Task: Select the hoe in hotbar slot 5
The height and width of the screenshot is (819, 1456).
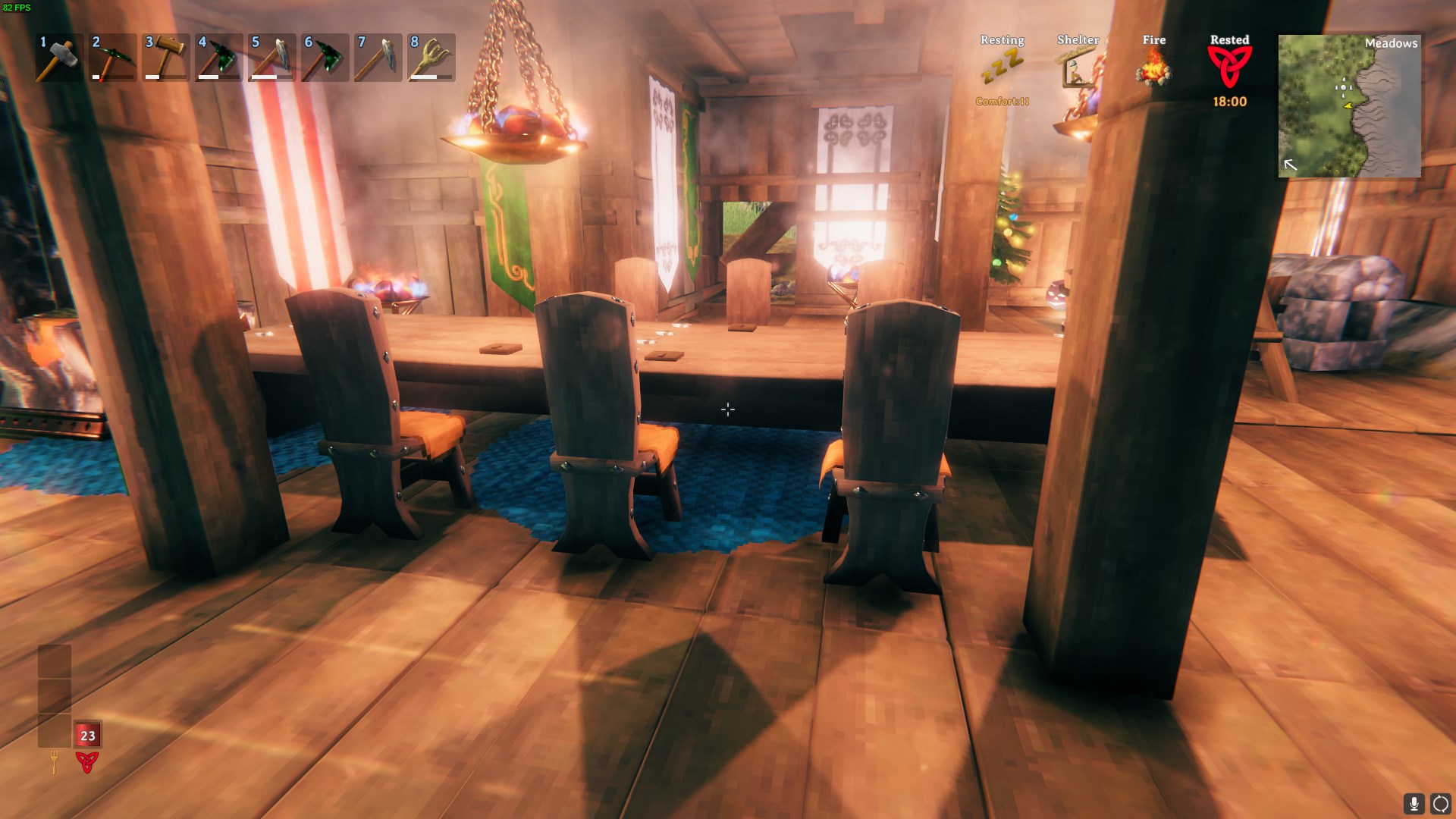Action: coord(272,58)
